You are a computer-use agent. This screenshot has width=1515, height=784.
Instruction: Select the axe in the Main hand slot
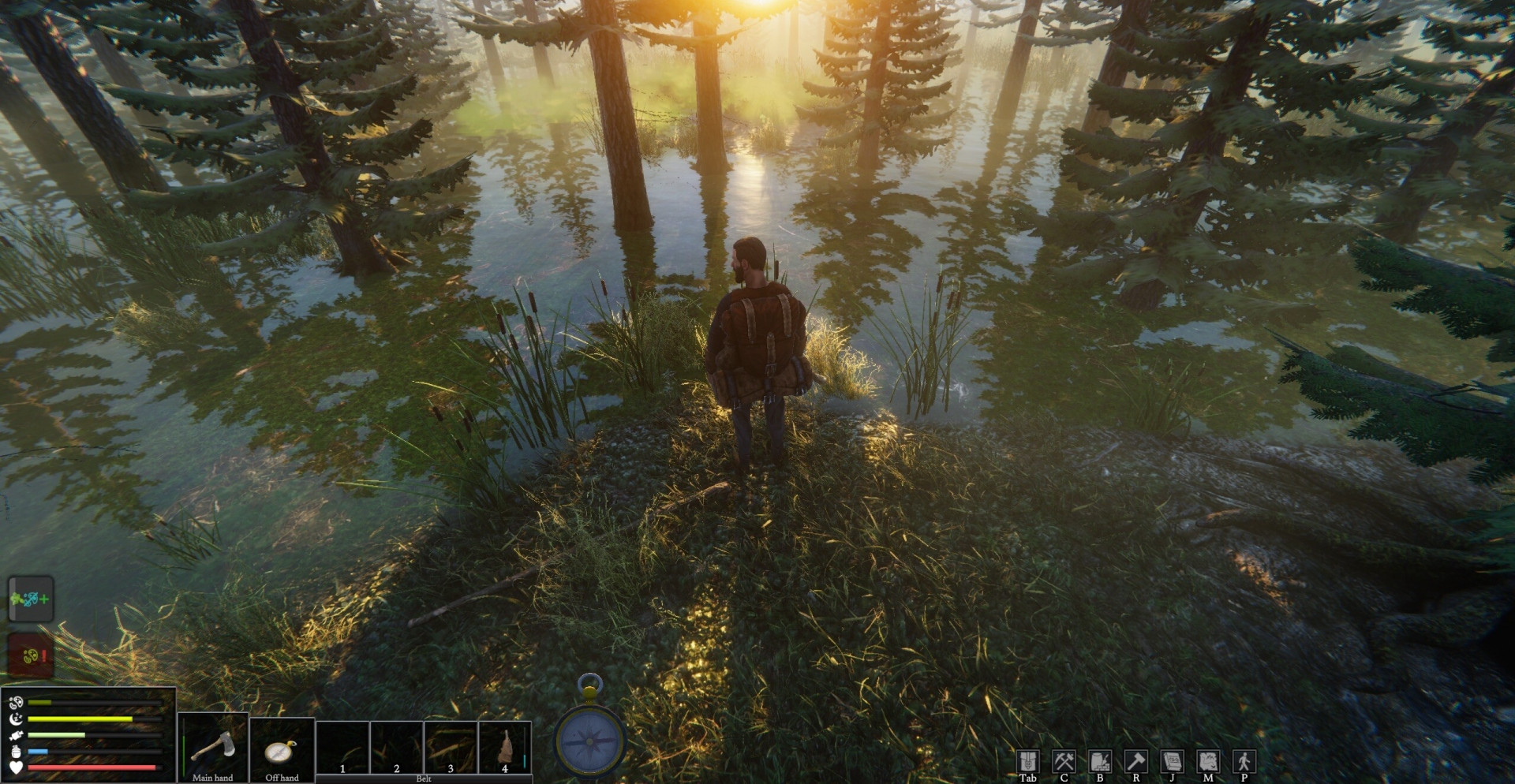(212, 745)
